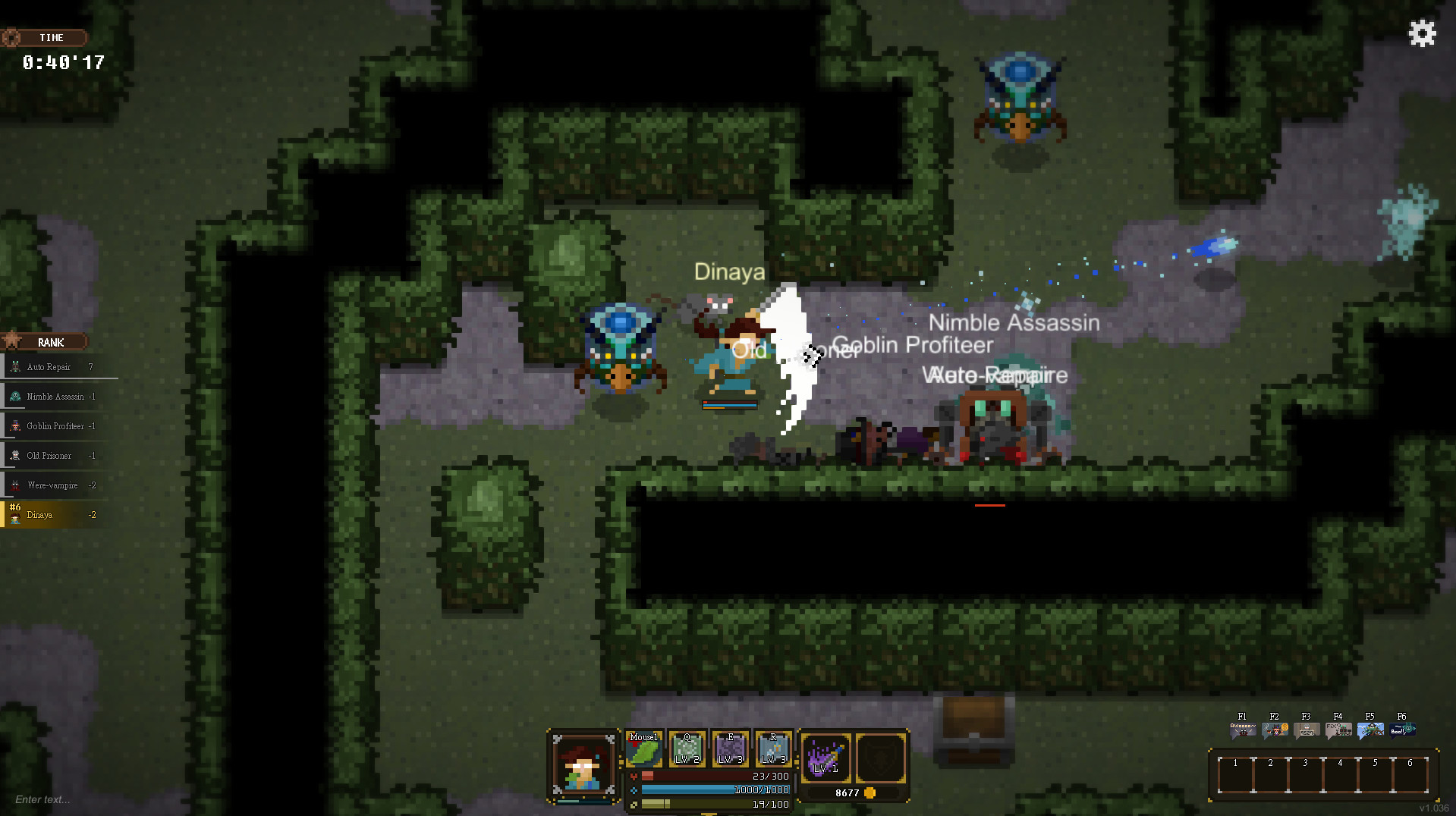Open the settings gear menu
This screenshot has height=816, width=1456.
tap(1422, 33)
